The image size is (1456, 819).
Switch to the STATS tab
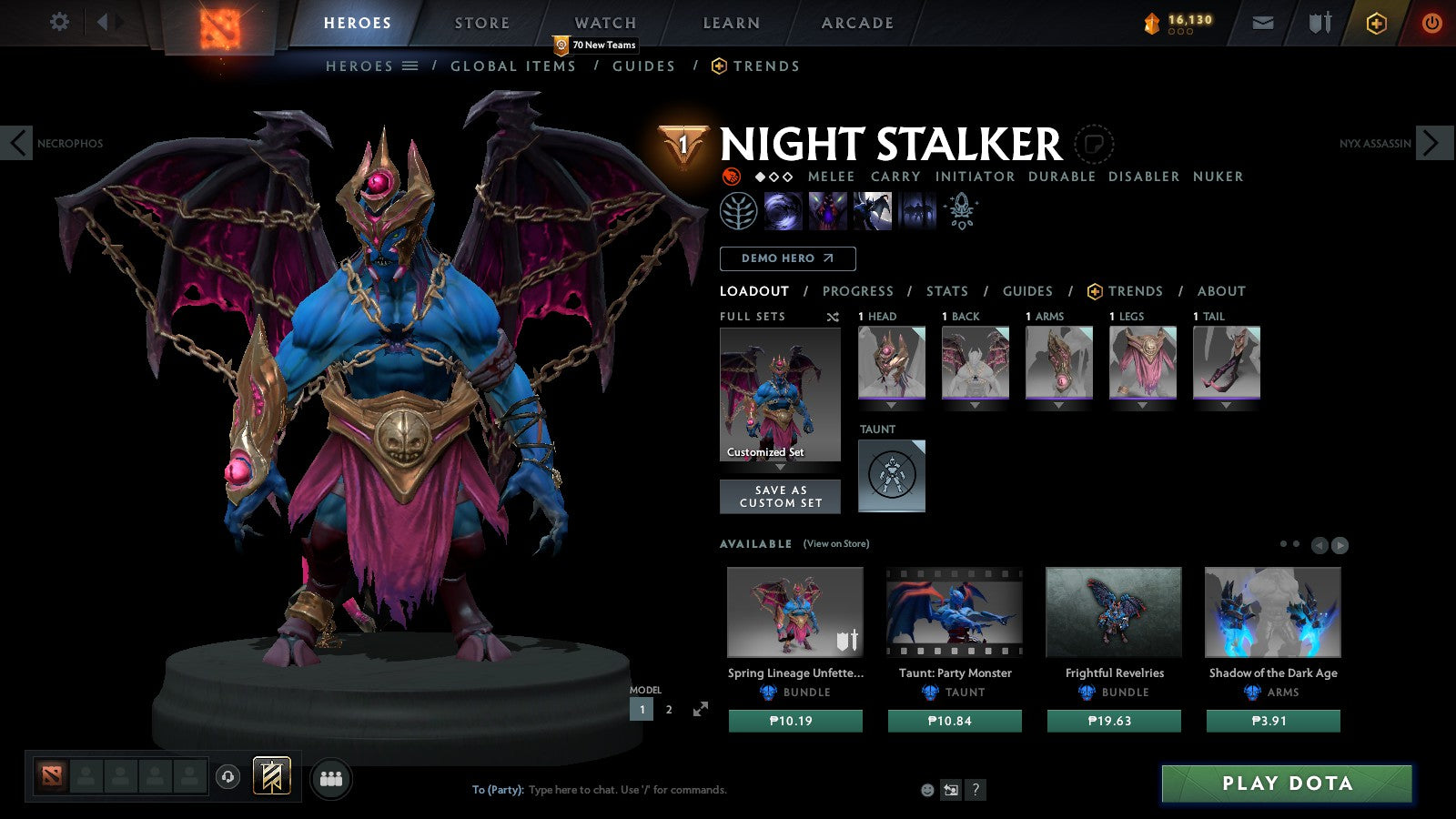click(947, 291)
